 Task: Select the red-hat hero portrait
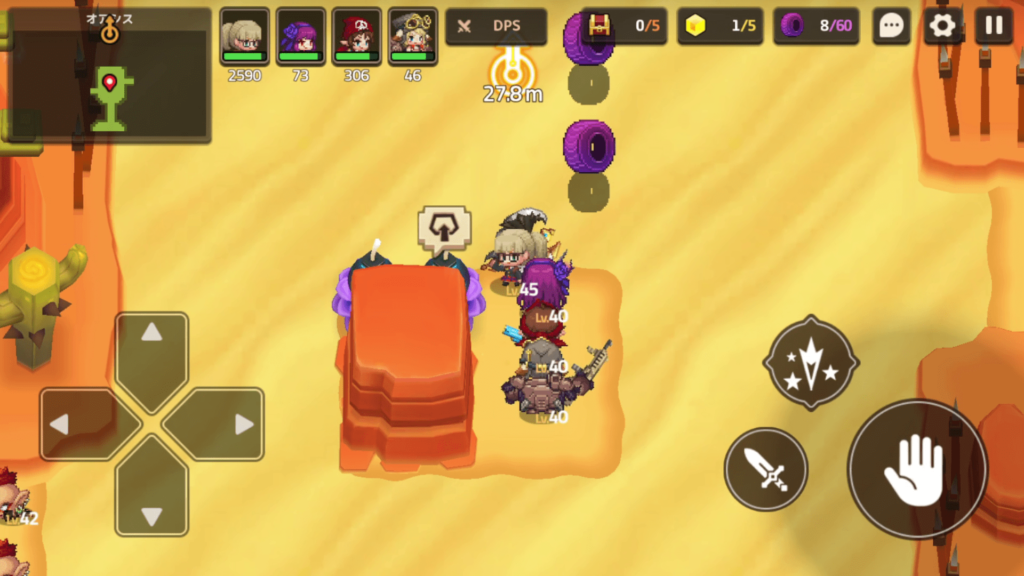[x=356, y=37]
